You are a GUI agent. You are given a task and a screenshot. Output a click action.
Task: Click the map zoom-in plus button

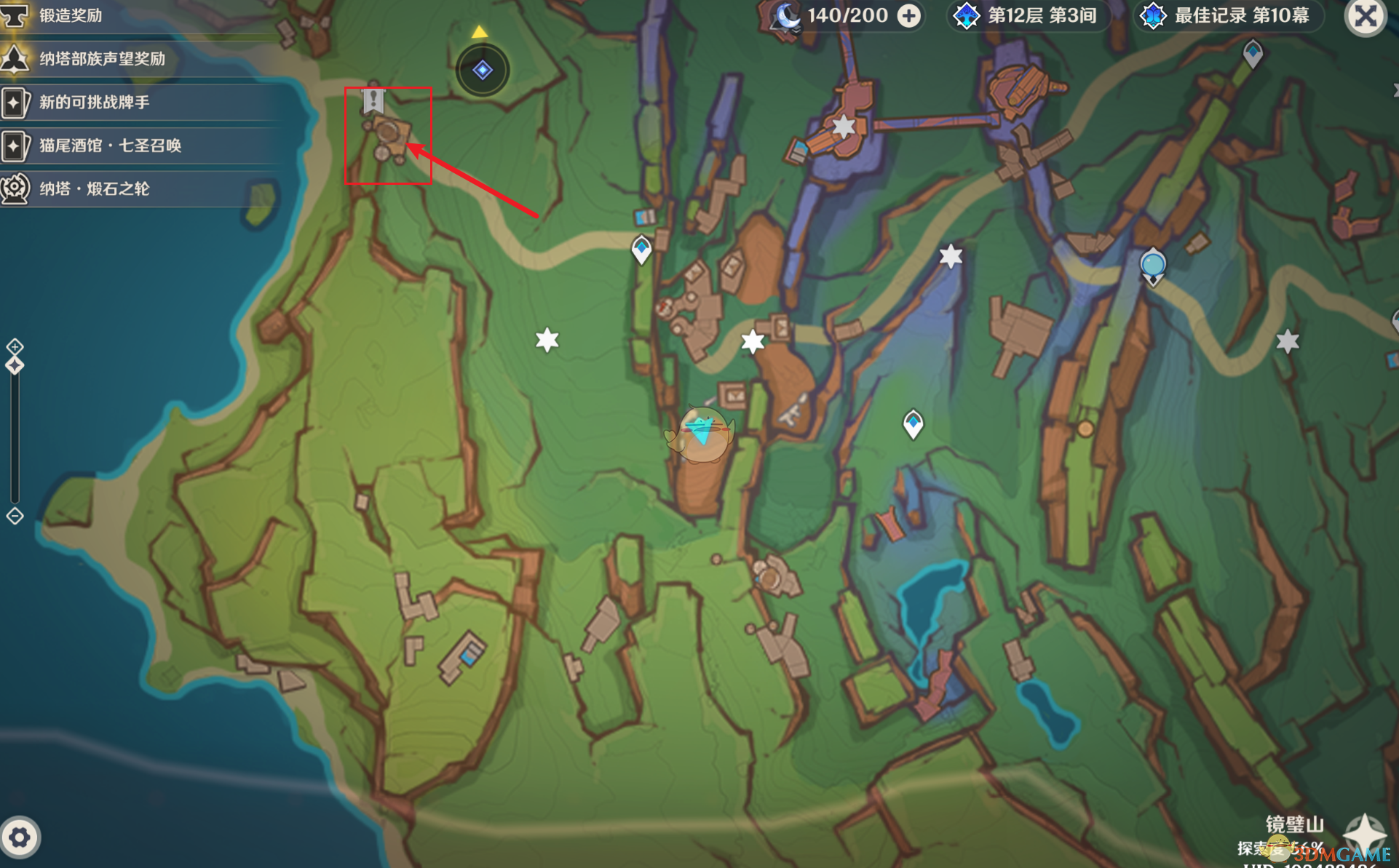tap(15, 346)
